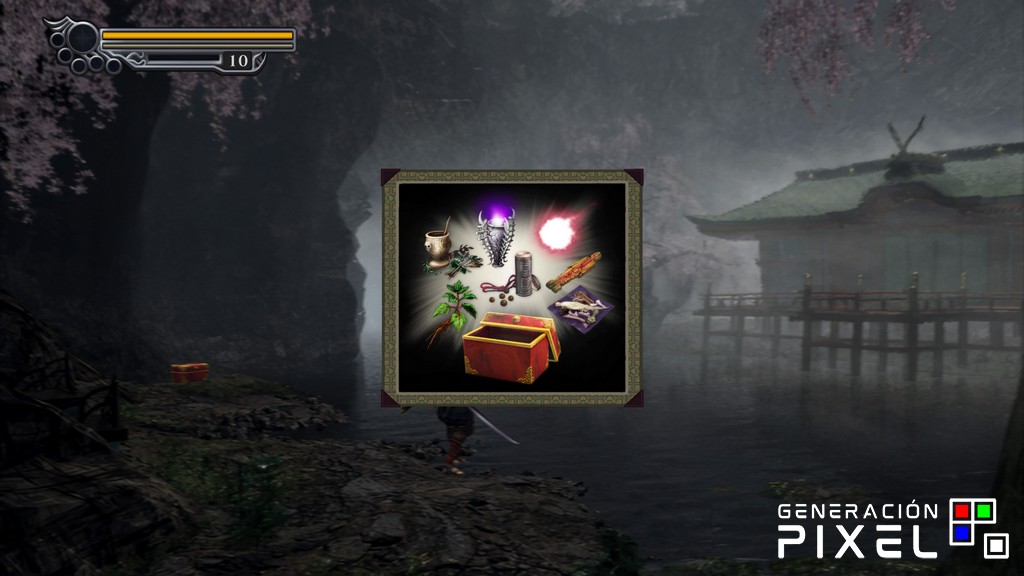Click the item collection picture panel

pos(511,288)
